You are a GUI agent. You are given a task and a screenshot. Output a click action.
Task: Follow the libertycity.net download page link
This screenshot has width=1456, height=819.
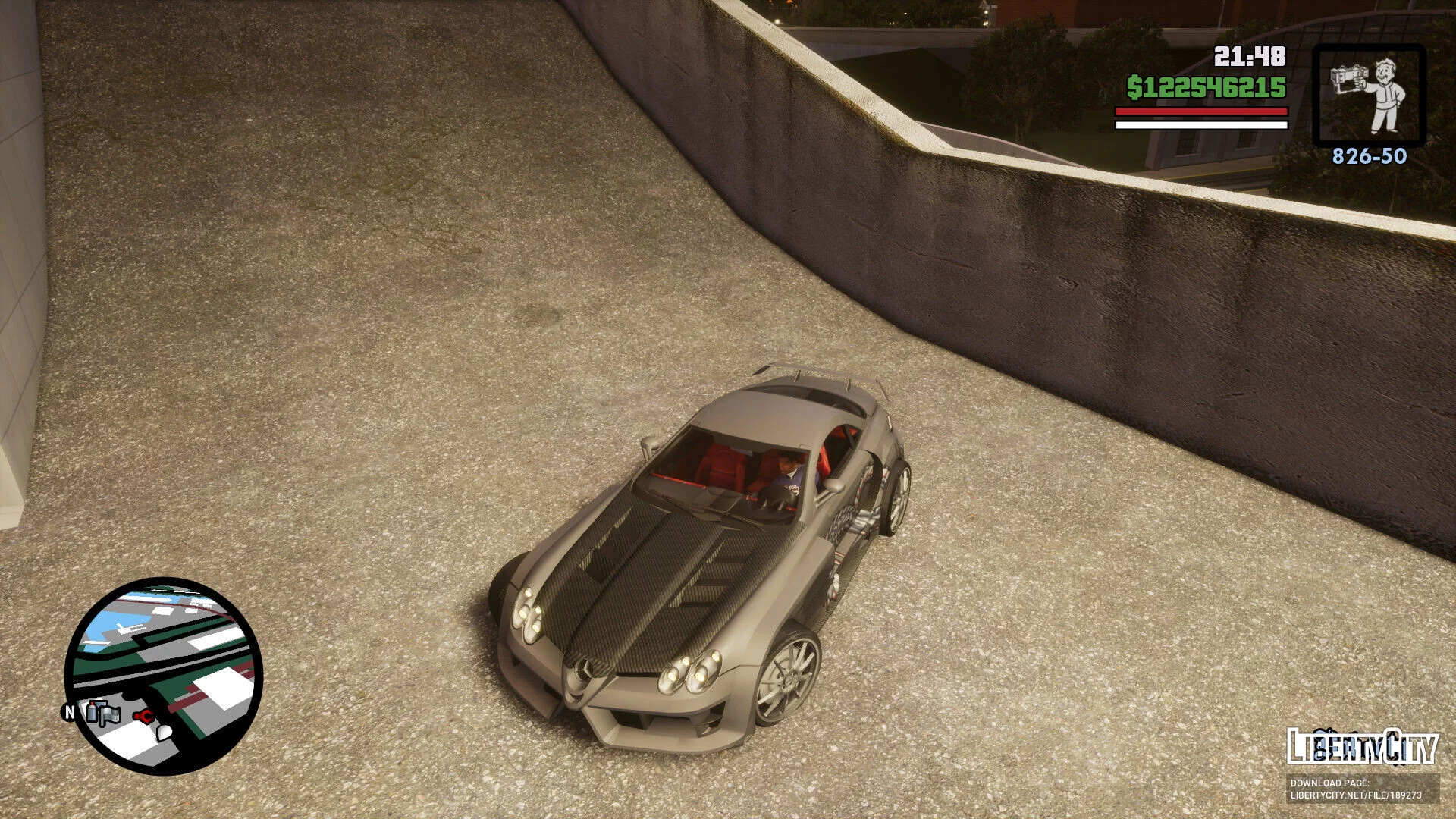(x=1355, y=795)
